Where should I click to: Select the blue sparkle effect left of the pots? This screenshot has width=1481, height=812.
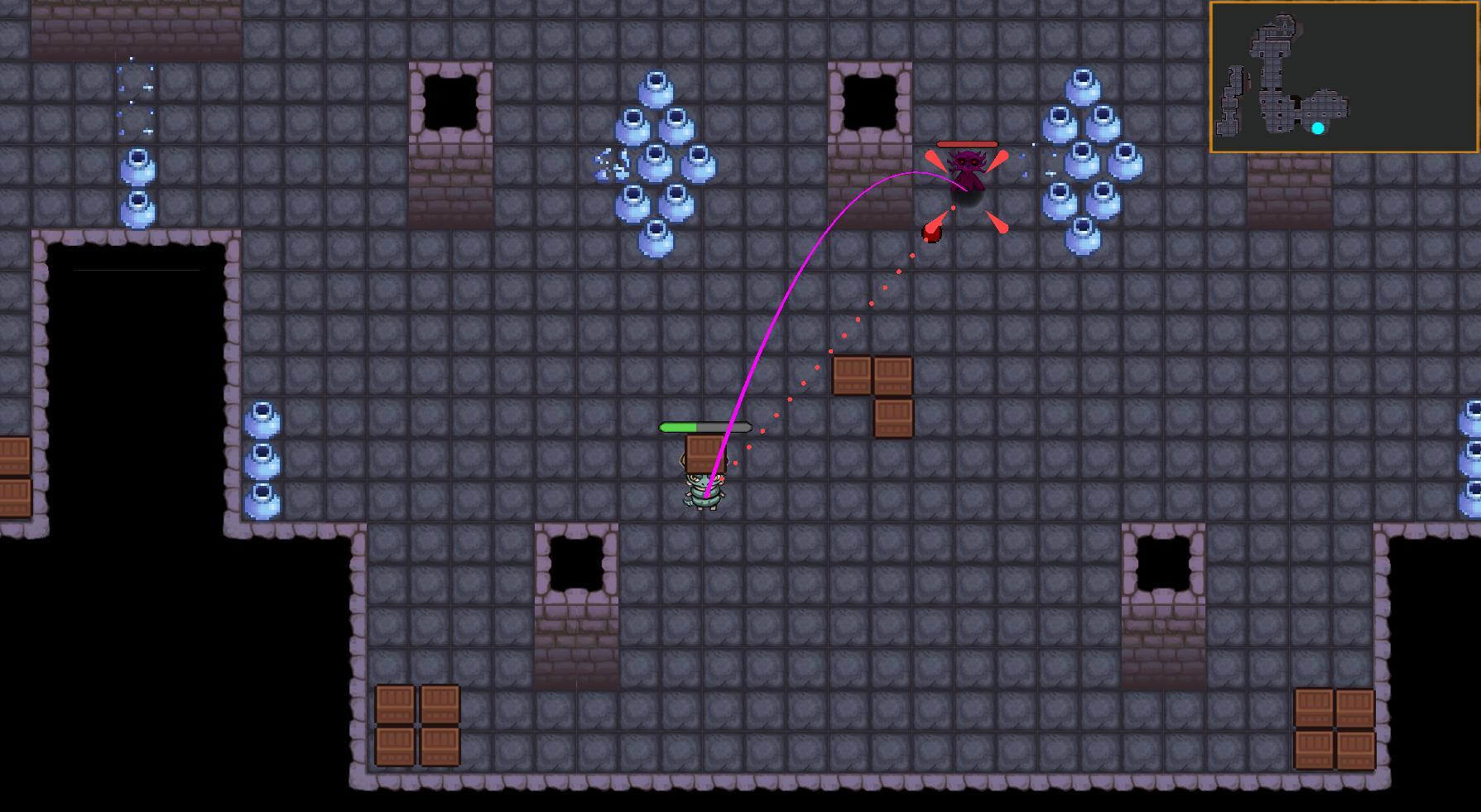coord(608,161)
